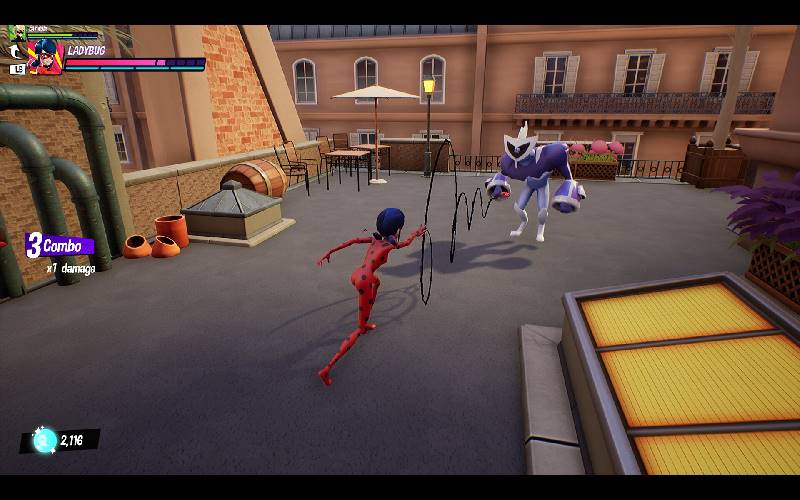Click the glowing blue orb currency icon

tap(43, 440)
